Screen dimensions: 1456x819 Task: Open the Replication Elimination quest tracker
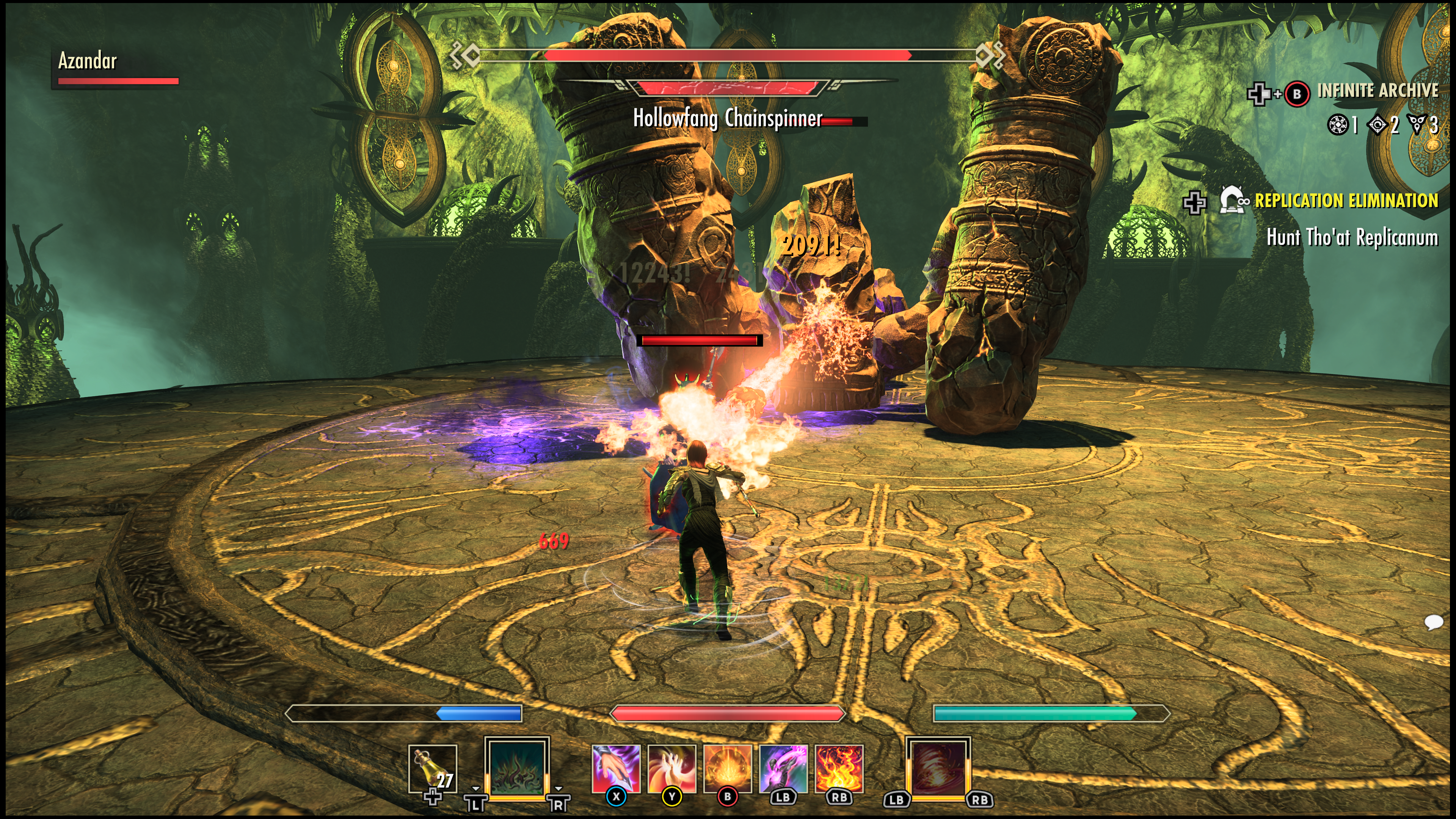tap(1346, 201)
